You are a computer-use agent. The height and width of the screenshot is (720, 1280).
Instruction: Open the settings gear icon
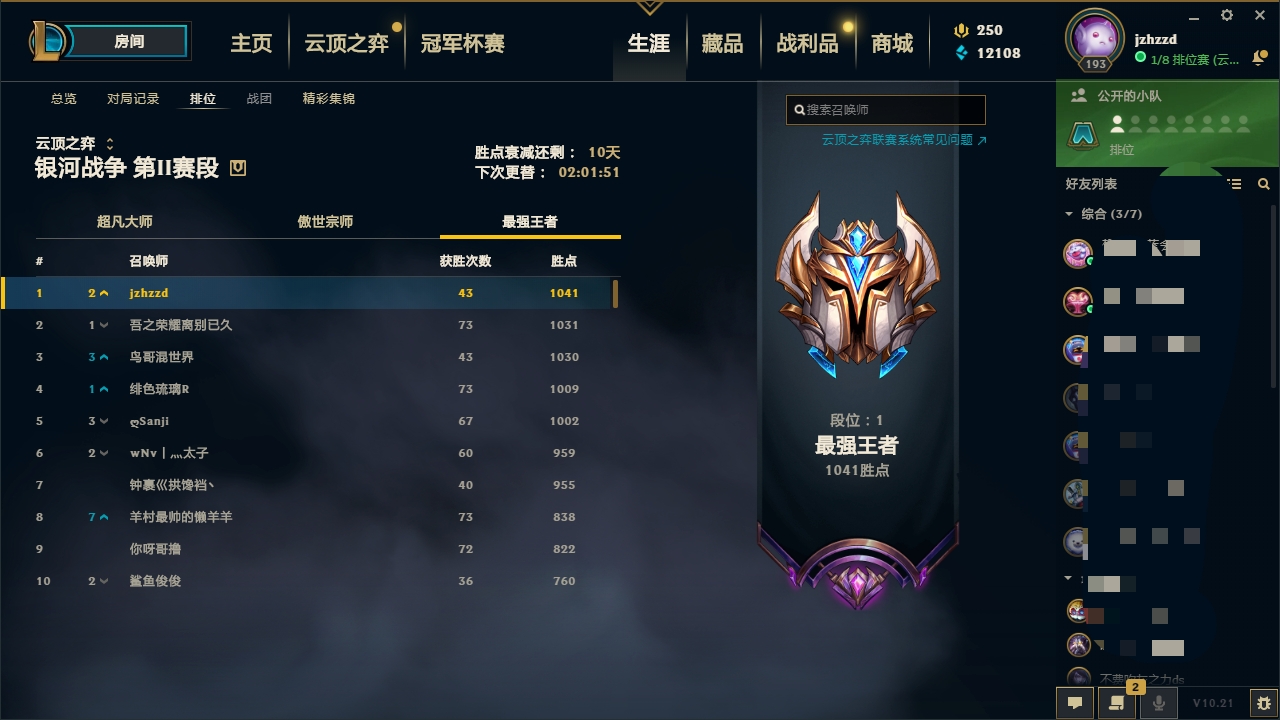[1225, 16]
